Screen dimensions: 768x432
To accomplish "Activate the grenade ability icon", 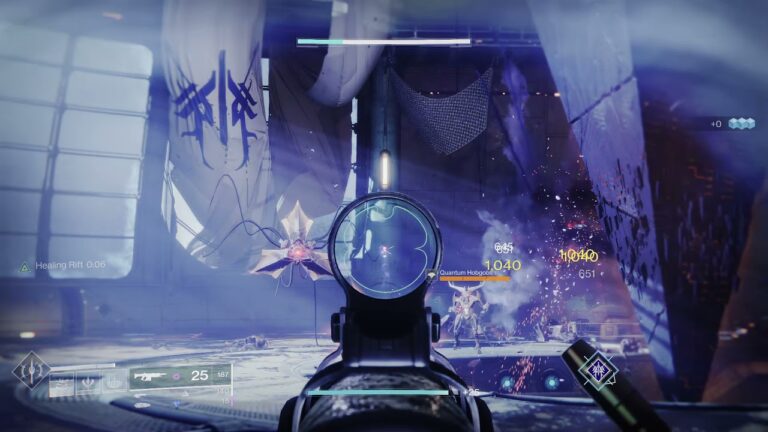I will pyautogui.click(x=62, y=381).
